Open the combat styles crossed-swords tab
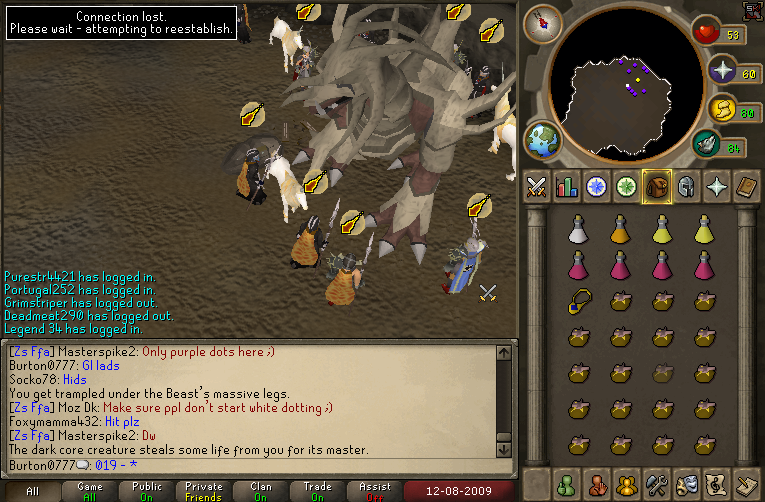Viewport: 765px width, 502px height. [535, 187]
